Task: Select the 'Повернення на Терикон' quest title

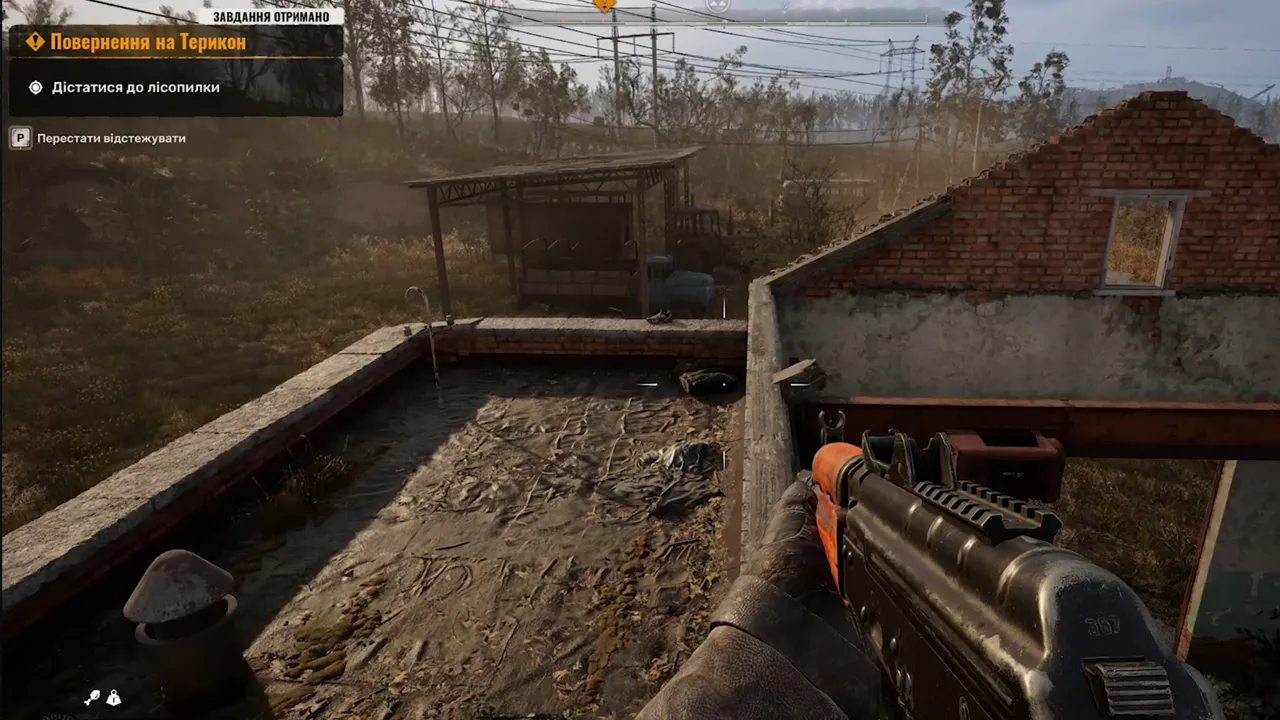Action: (150, 41)
